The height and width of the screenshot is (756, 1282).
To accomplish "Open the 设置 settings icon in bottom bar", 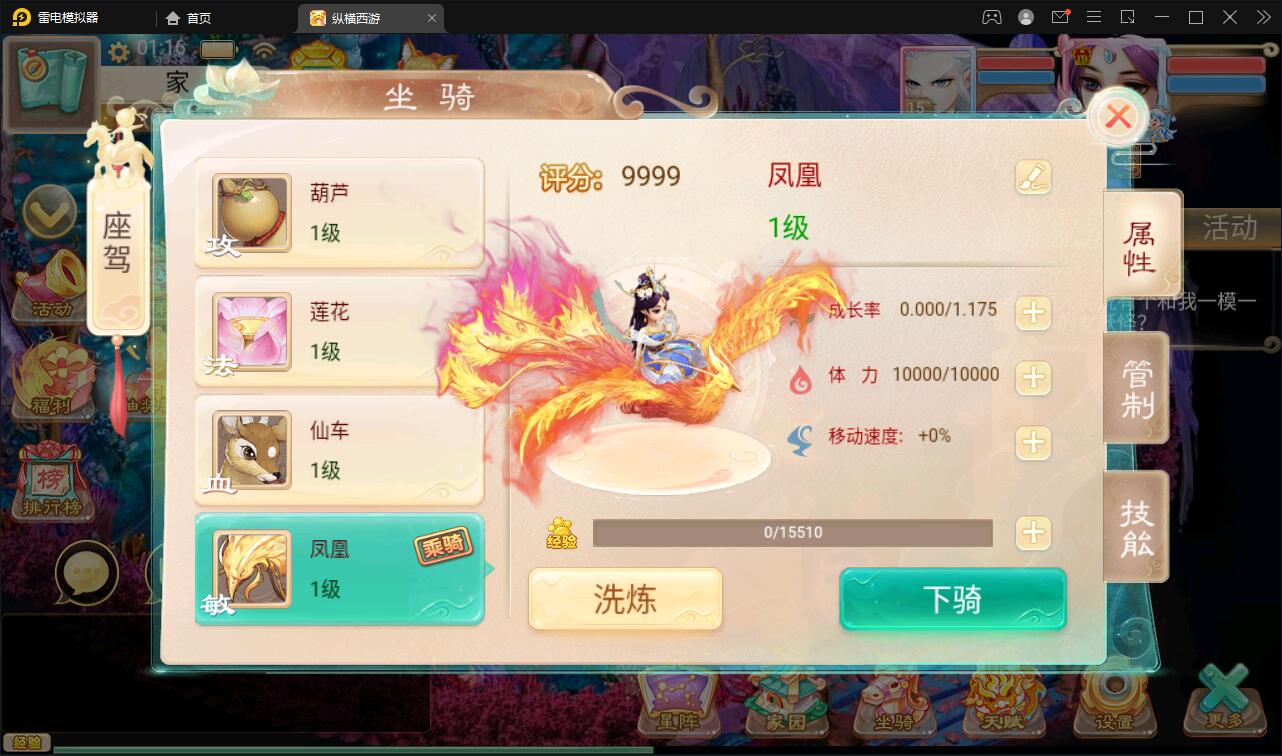I will [x=1113, y=717].
